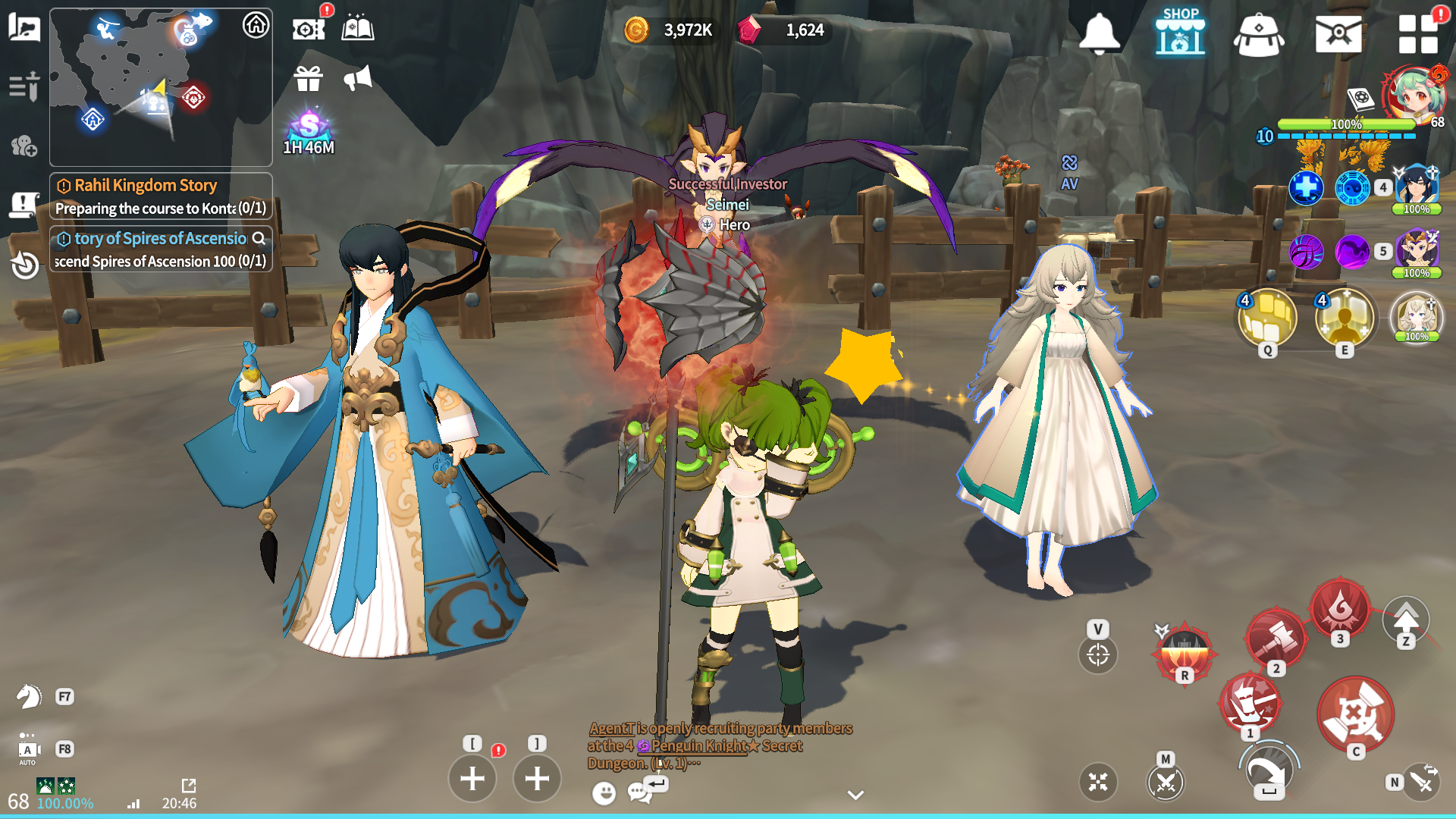Open the gift box rewards
The width and height of the screenshot is (1456, 819).
(308, 78)
